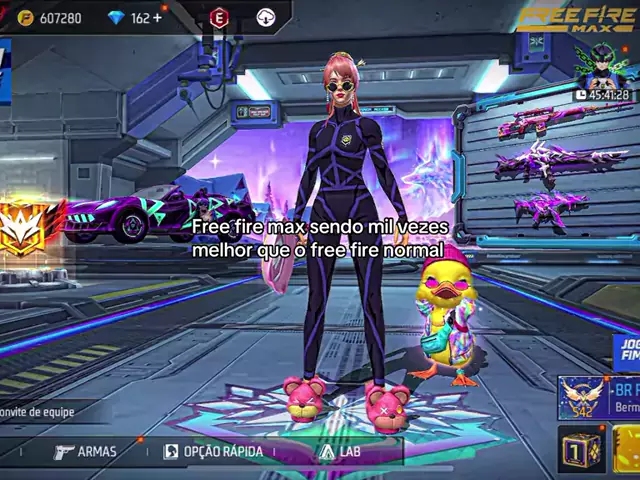The width and height of the screenshot is (640, 480).
Task: Open the red hexagon E badge
Action: tap(219, 17)
